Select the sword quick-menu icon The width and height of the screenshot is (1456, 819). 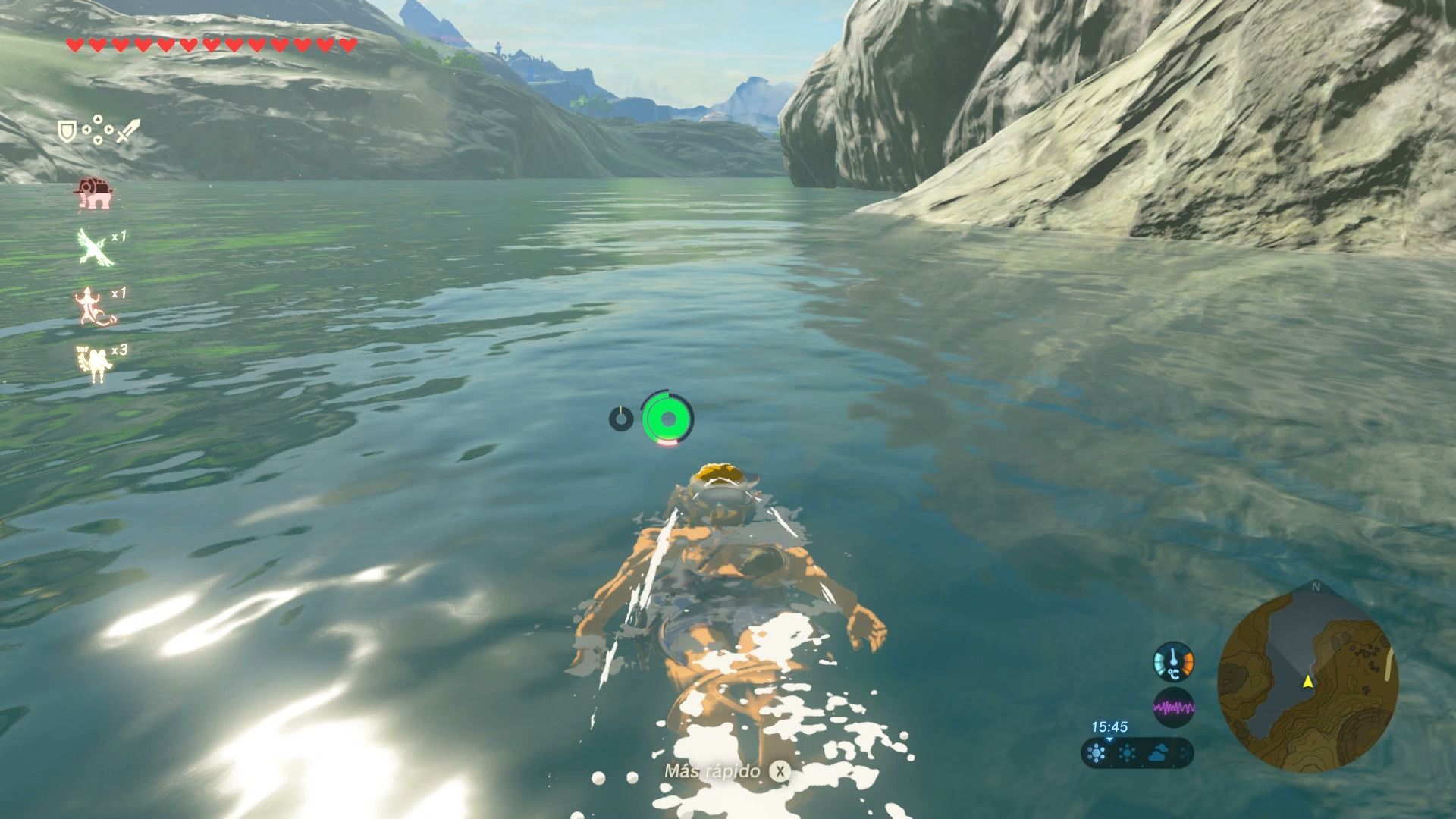point(127,131)
